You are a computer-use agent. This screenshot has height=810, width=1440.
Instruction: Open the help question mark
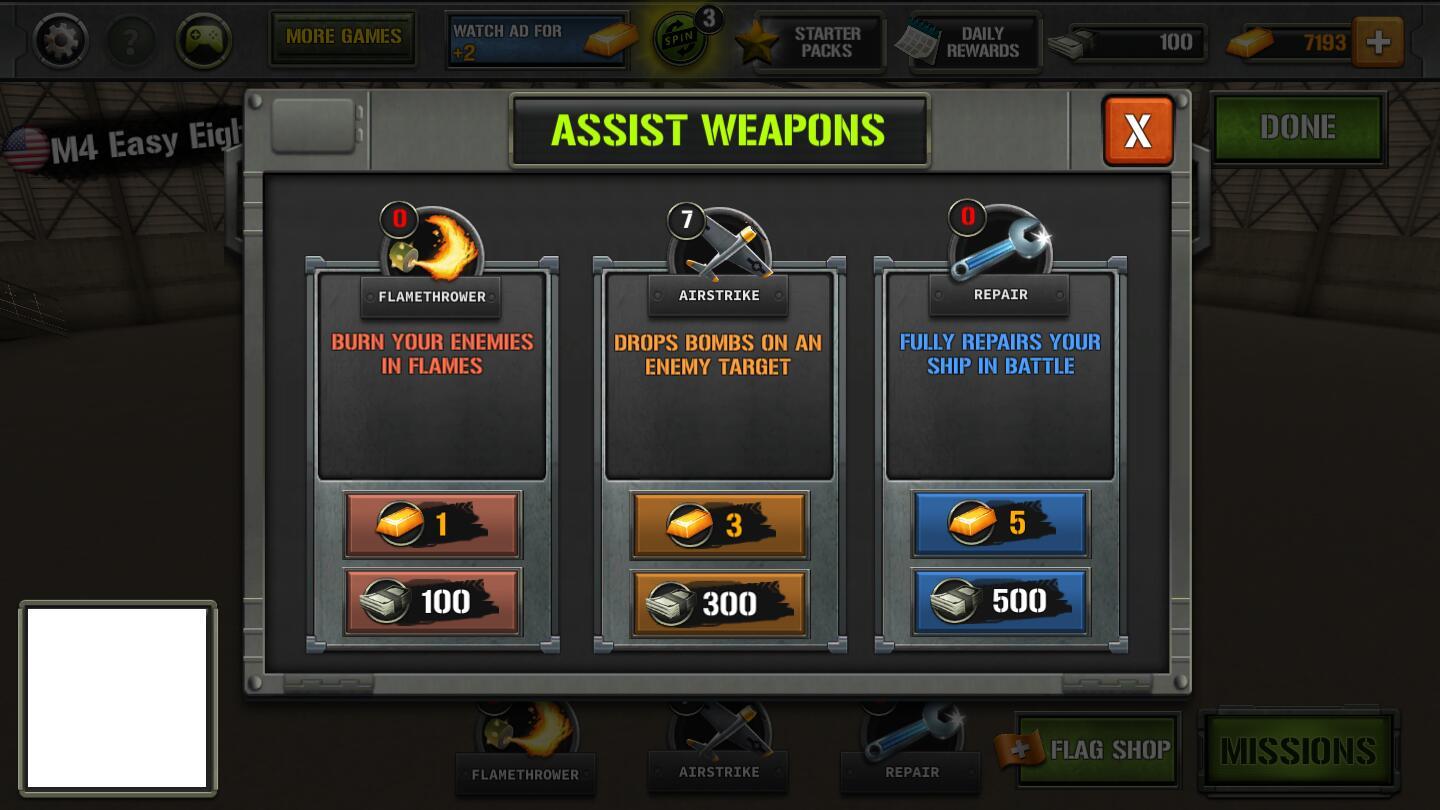pos(131,41)
